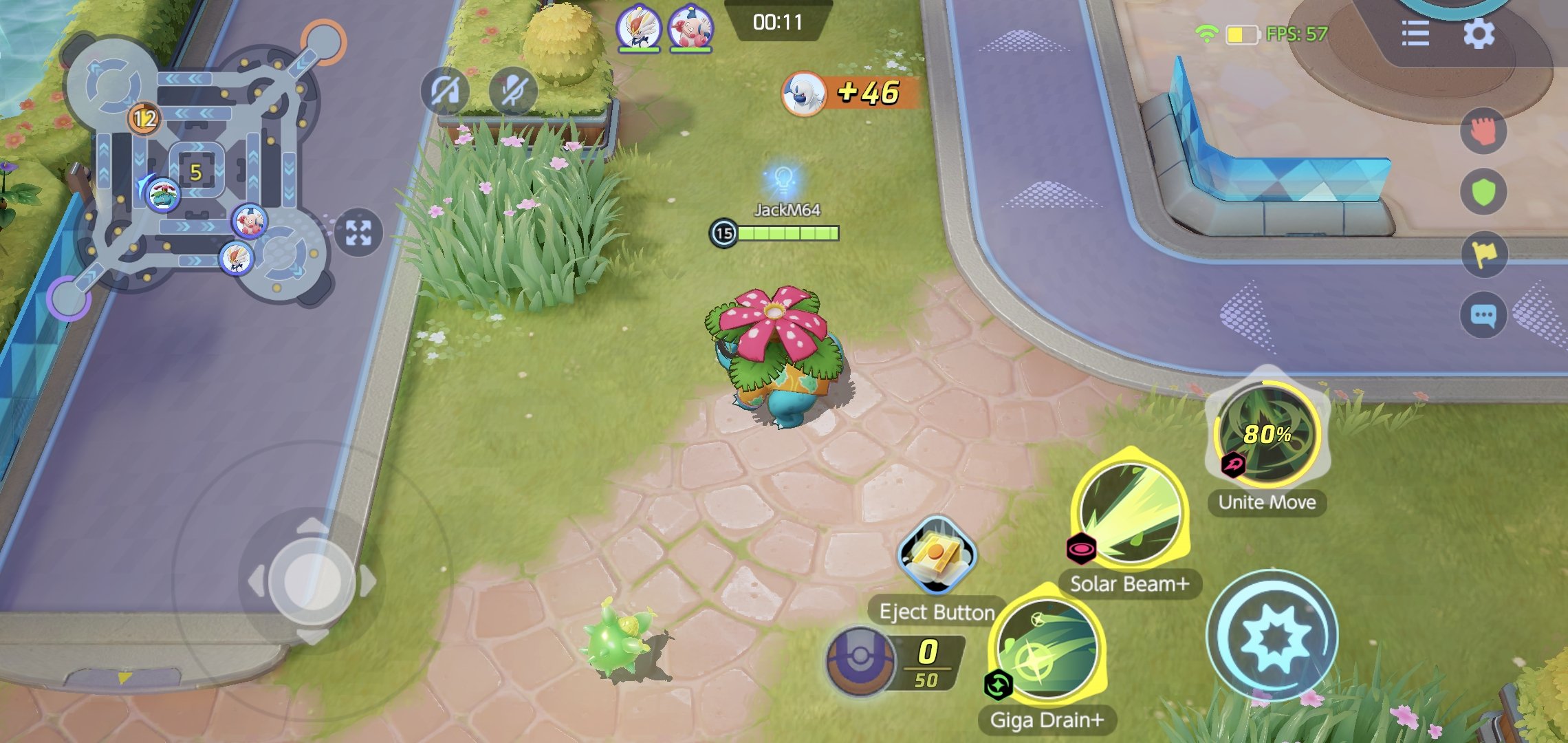Open the scoreboard list icon
Image resolution: width=1568 pixels, height=743 pixels.
[1415, 33]
